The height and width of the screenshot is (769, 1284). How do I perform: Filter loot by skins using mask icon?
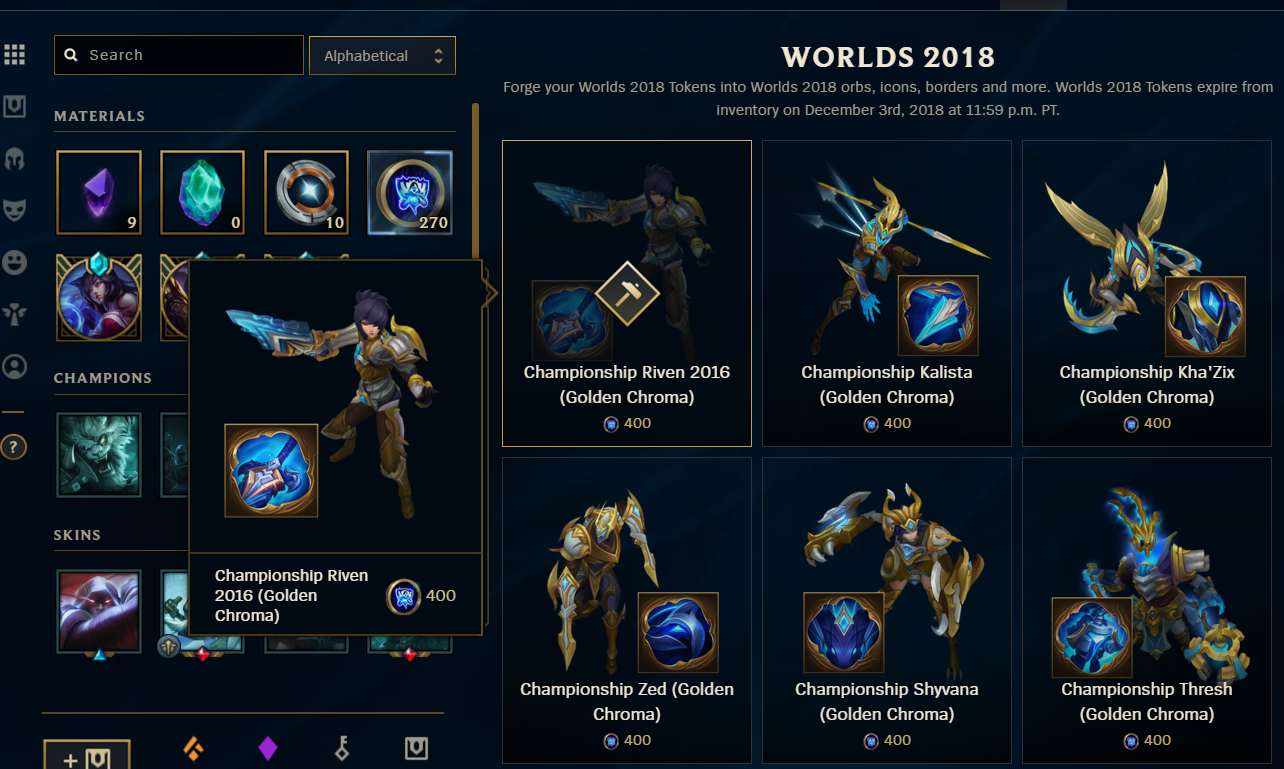[15, 208]
